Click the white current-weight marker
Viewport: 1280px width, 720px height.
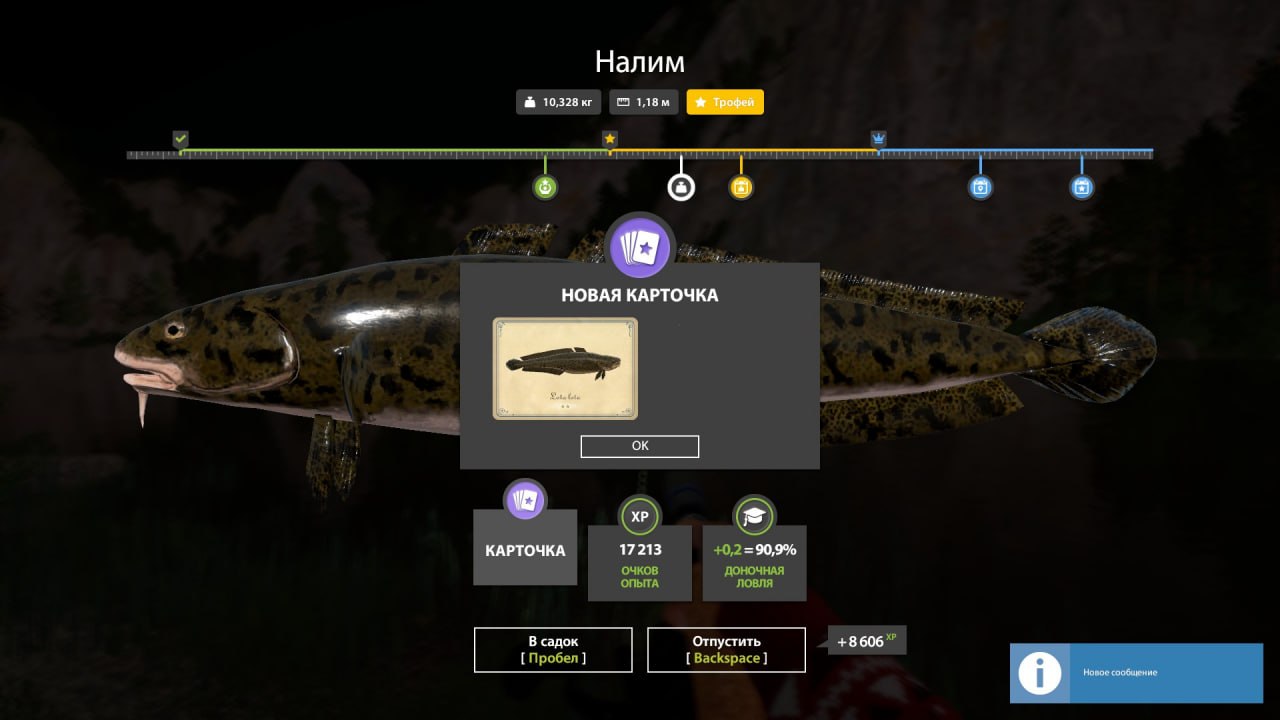pos(681,187)
